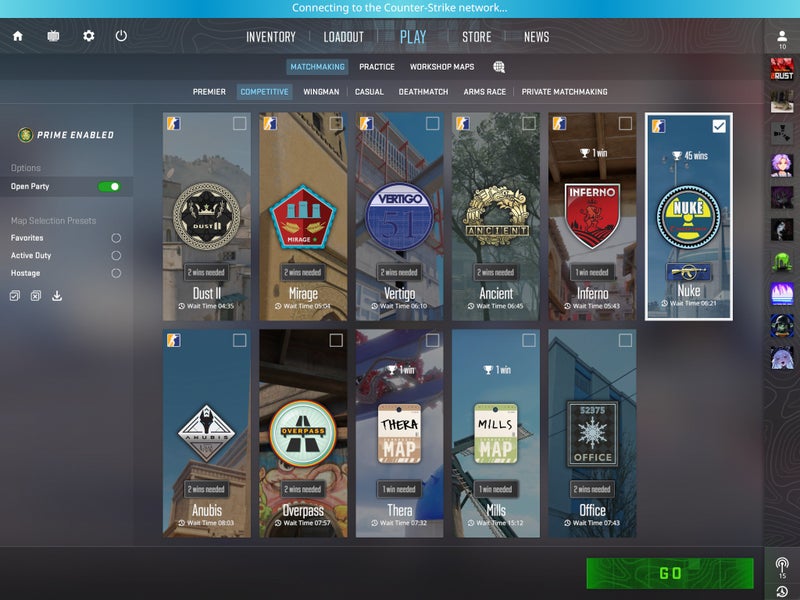Screen dimensions: 800x600
Task: Start matchmaking with the GO button
Action: point(670,573)
